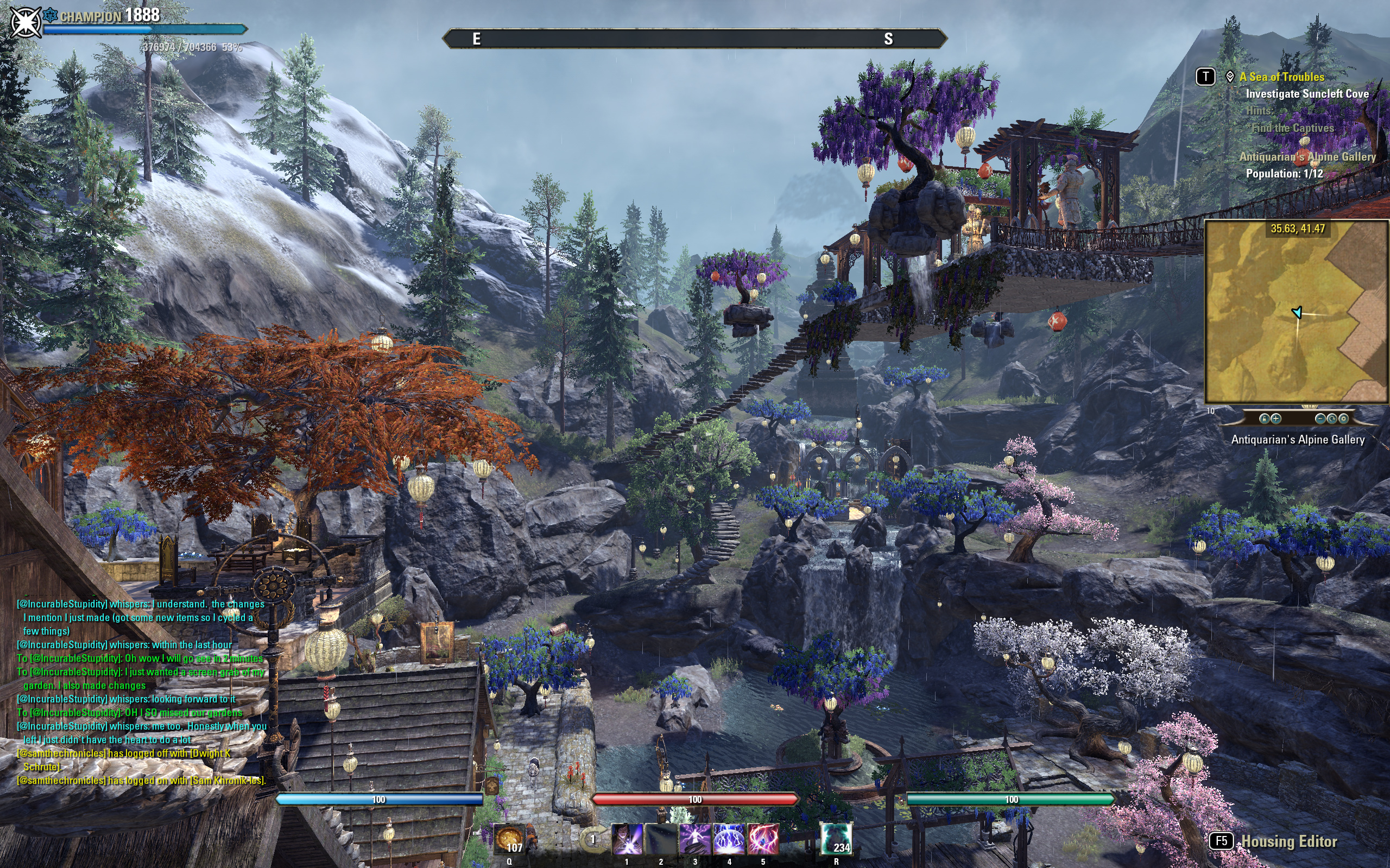
Task: Trigger the red lightning crystal ability
Action: (763, 839)
